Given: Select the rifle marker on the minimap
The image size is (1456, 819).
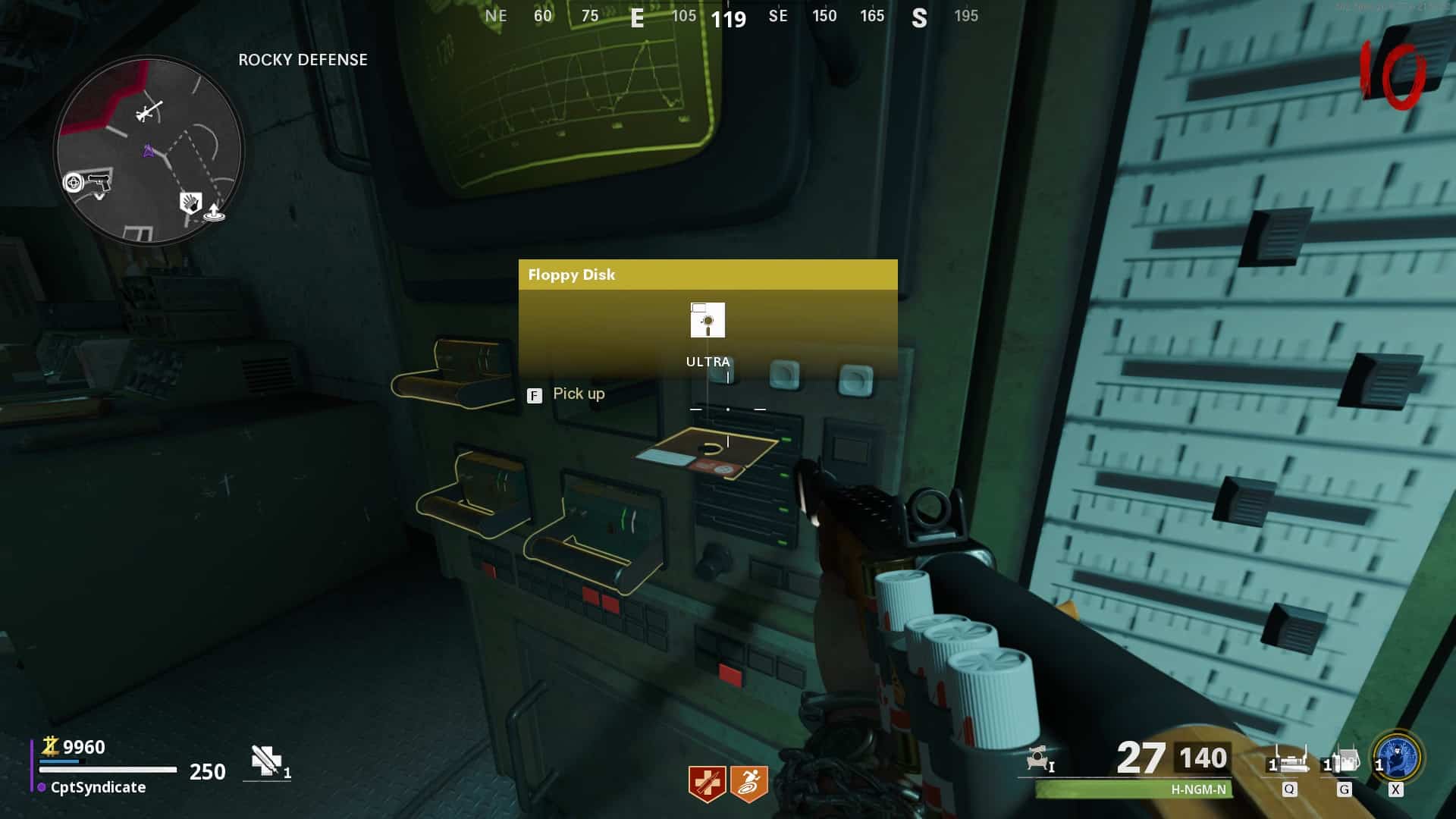Looking at the screenshot, I should point(148,111).
